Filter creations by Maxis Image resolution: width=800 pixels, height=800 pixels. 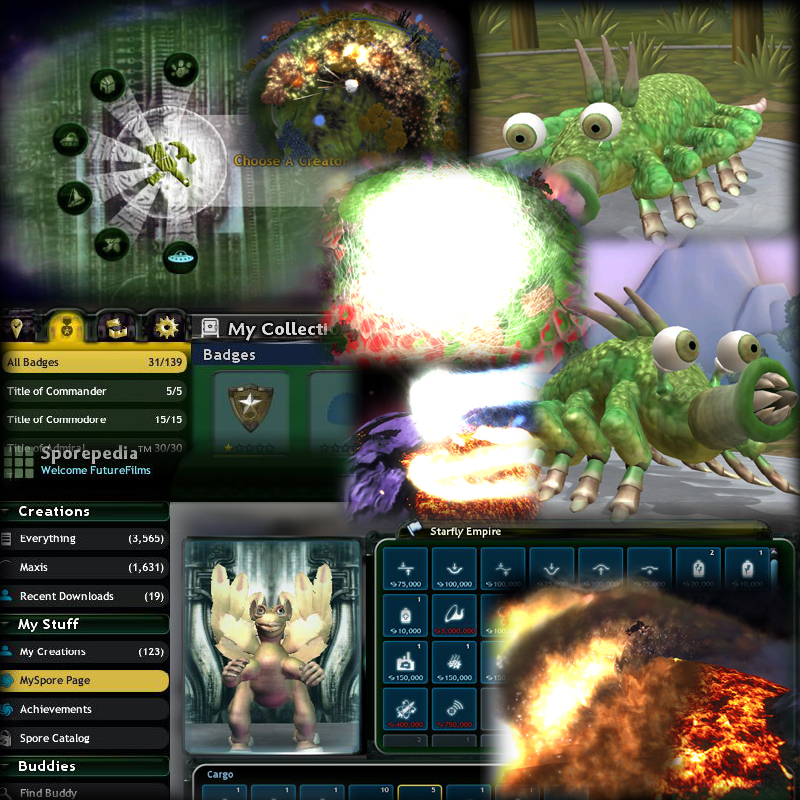coord(85,567)
